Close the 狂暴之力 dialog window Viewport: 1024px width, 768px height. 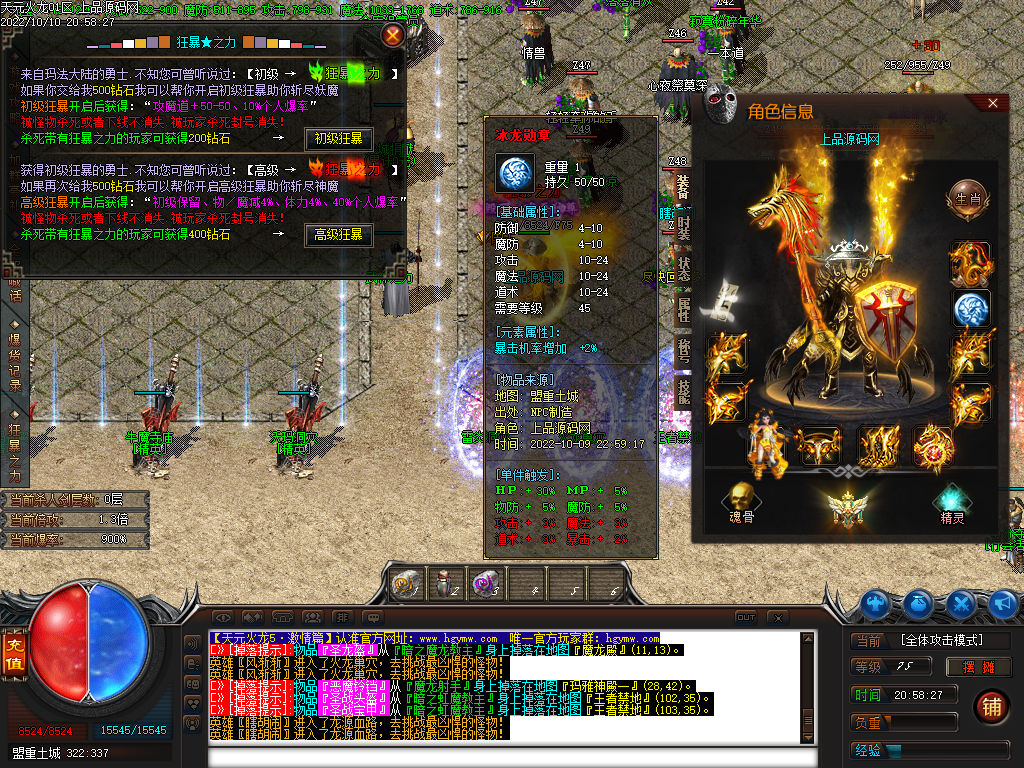click(394, 36)
